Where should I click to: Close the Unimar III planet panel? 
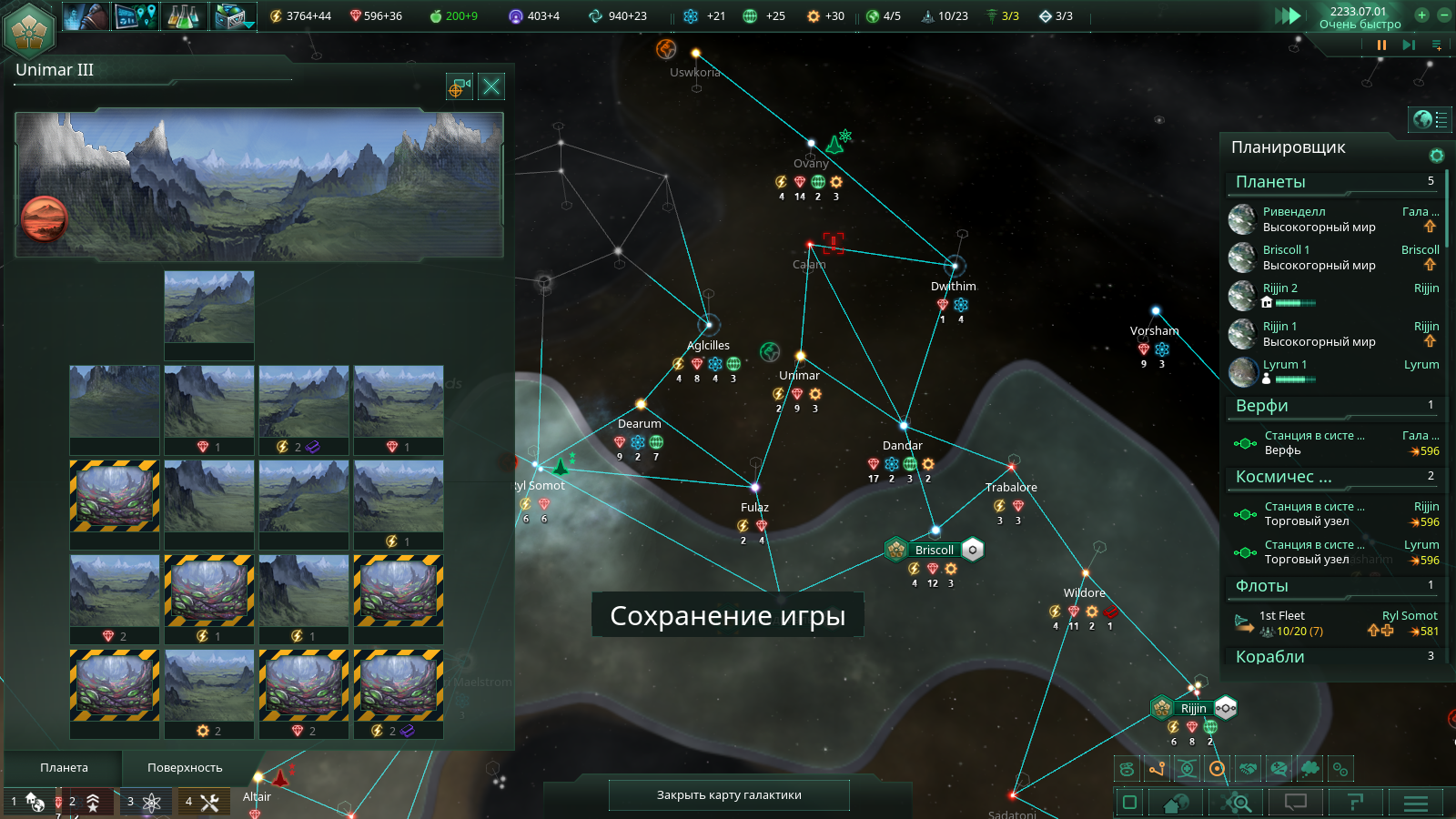pyautogui.click(x=491, y=86)
